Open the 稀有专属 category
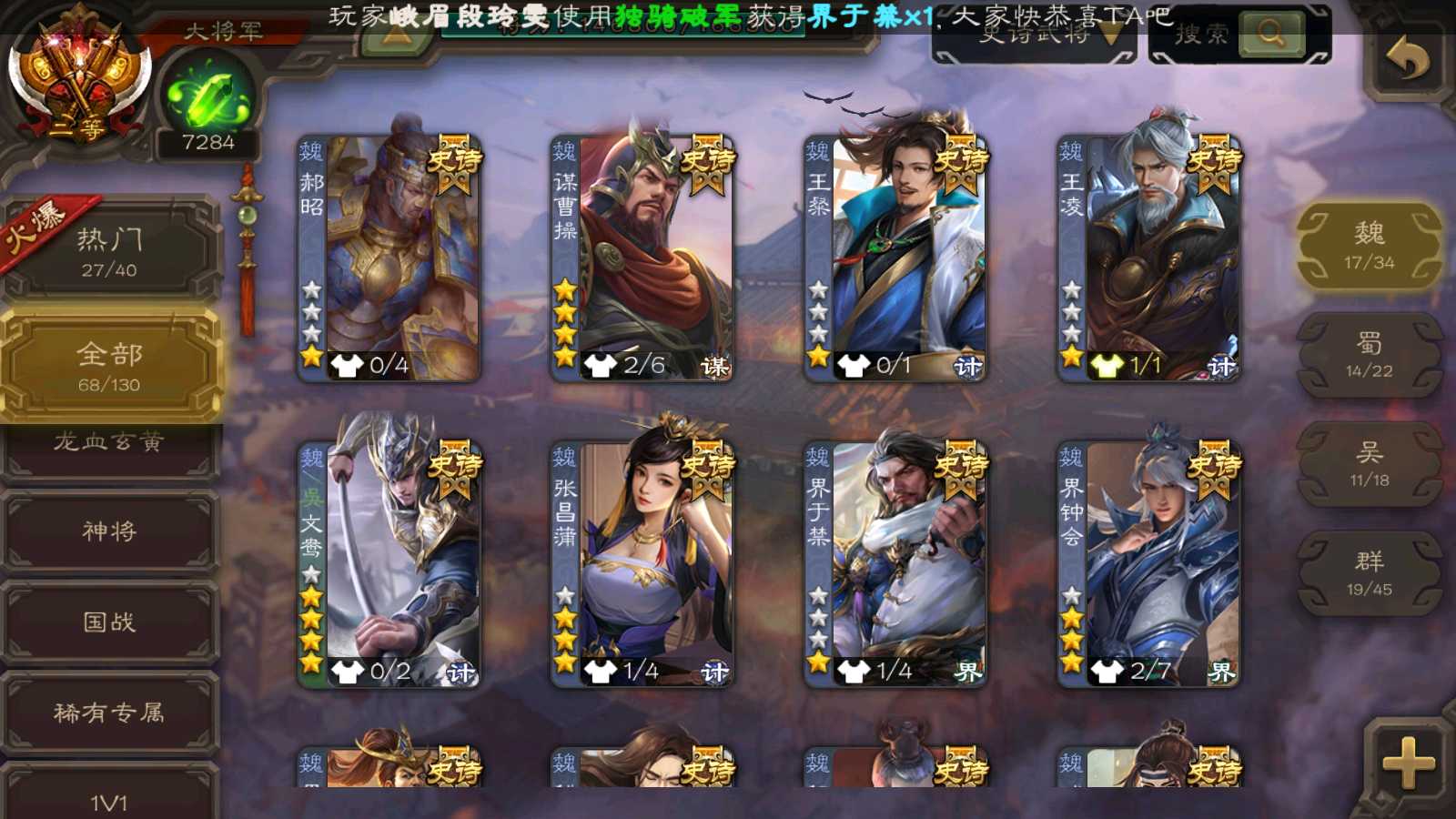Screen dimensions: 1456x819 pyautogui.click(x=109, y=713)
